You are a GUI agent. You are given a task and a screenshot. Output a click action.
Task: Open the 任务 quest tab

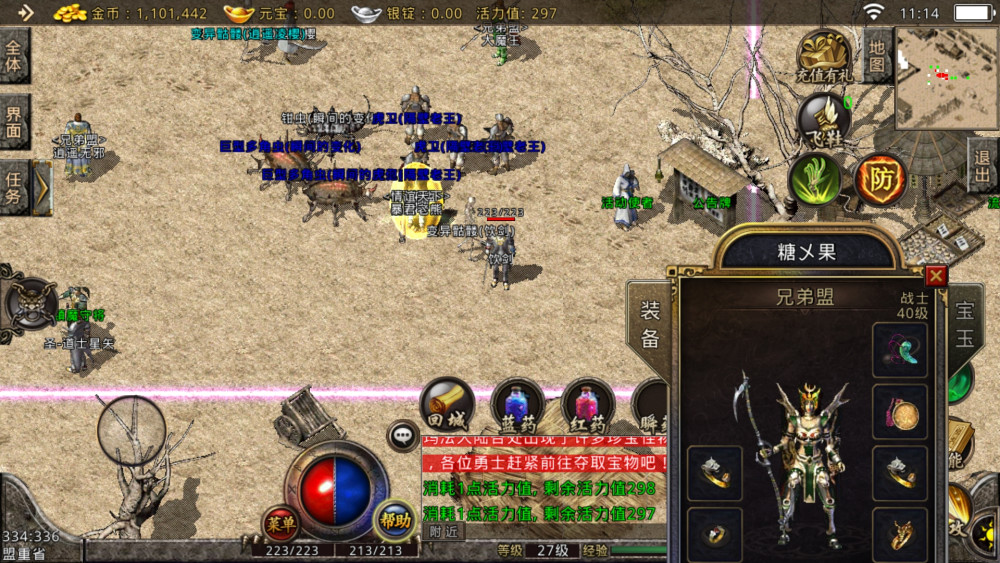tap(14, 187)
